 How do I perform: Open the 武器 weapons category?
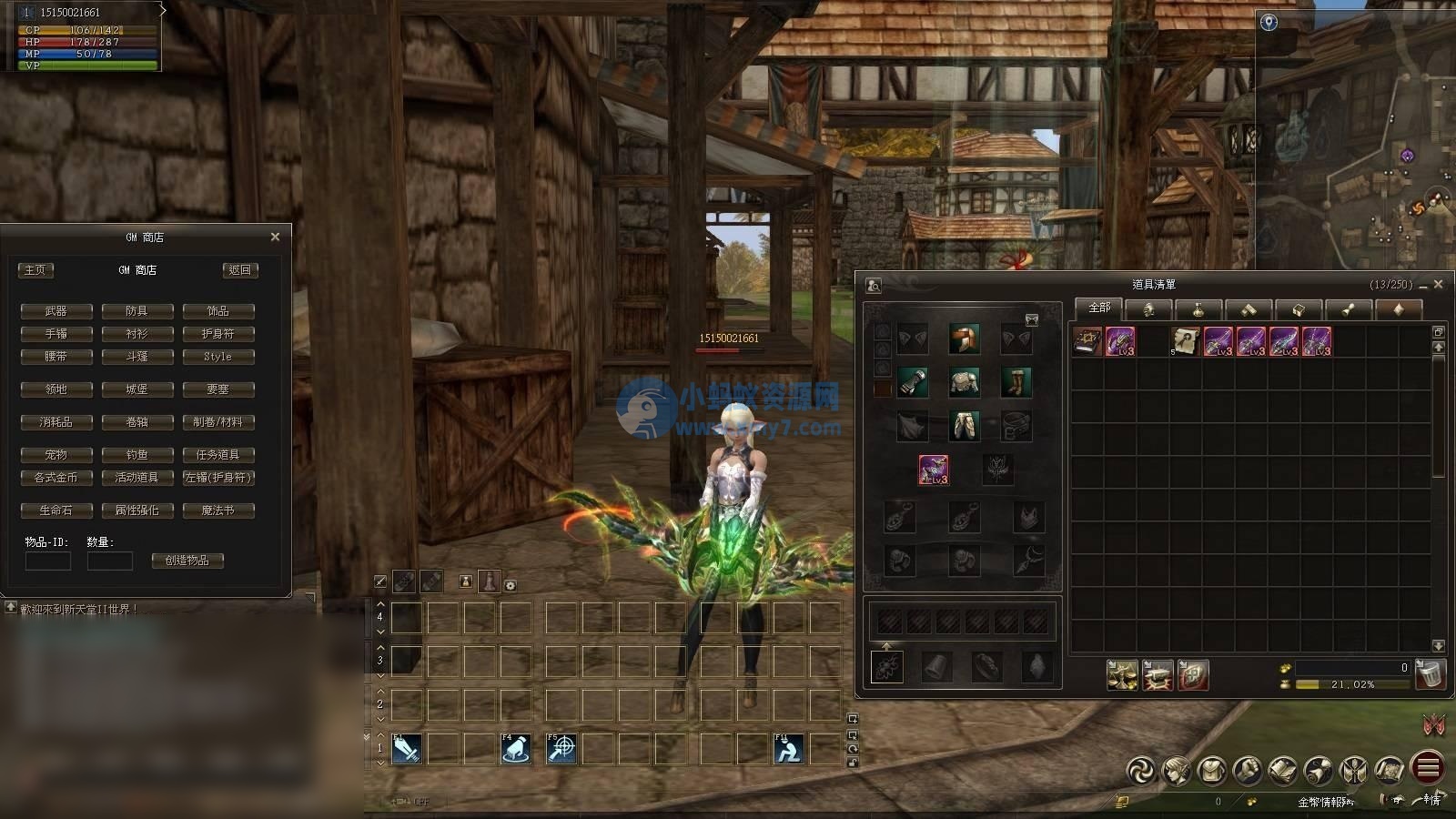(x=56, y=311)
